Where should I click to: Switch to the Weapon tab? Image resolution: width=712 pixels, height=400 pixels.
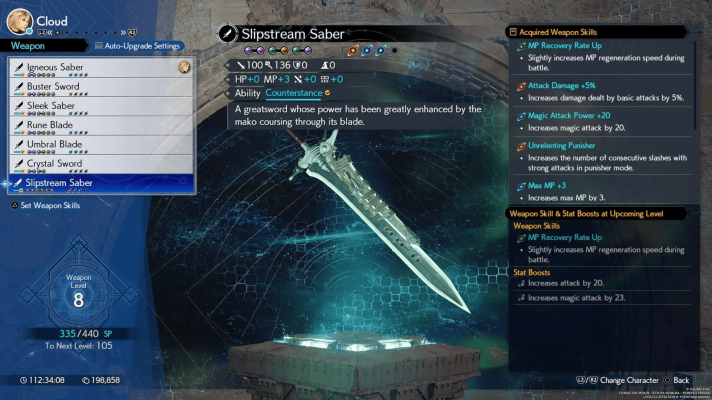pyautogui.click(x=28, y=45)
